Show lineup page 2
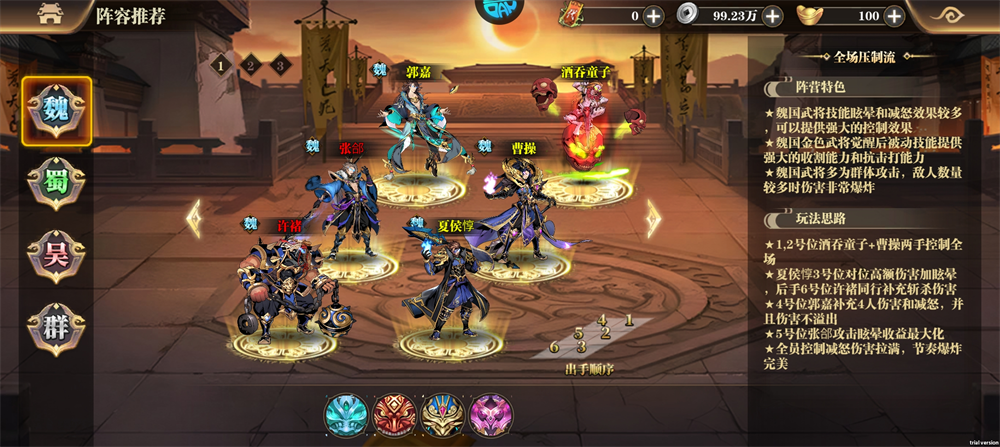 (251, 65)
